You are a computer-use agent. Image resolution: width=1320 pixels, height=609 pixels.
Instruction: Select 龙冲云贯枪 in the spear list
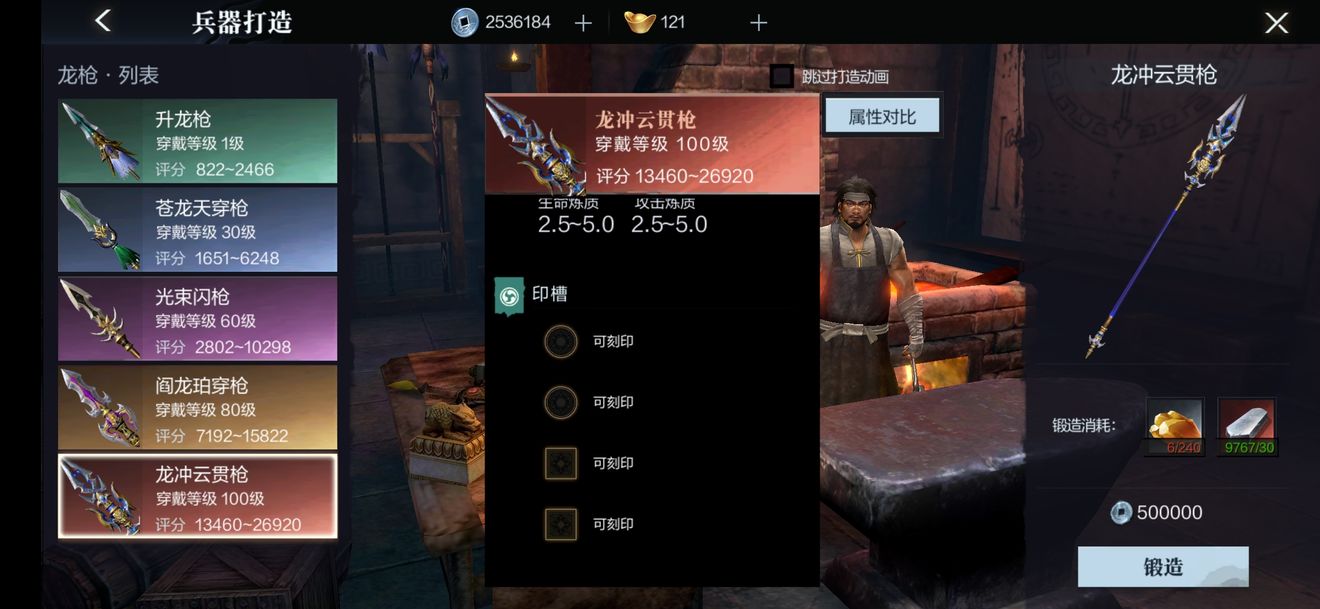198,497
